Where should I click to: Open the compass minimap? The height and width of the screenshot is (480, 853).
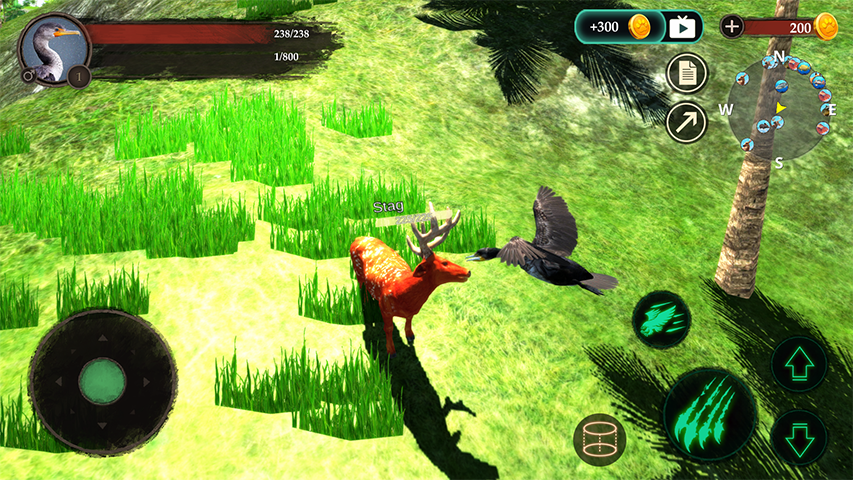pyautogui.click(x=780, y=108)
